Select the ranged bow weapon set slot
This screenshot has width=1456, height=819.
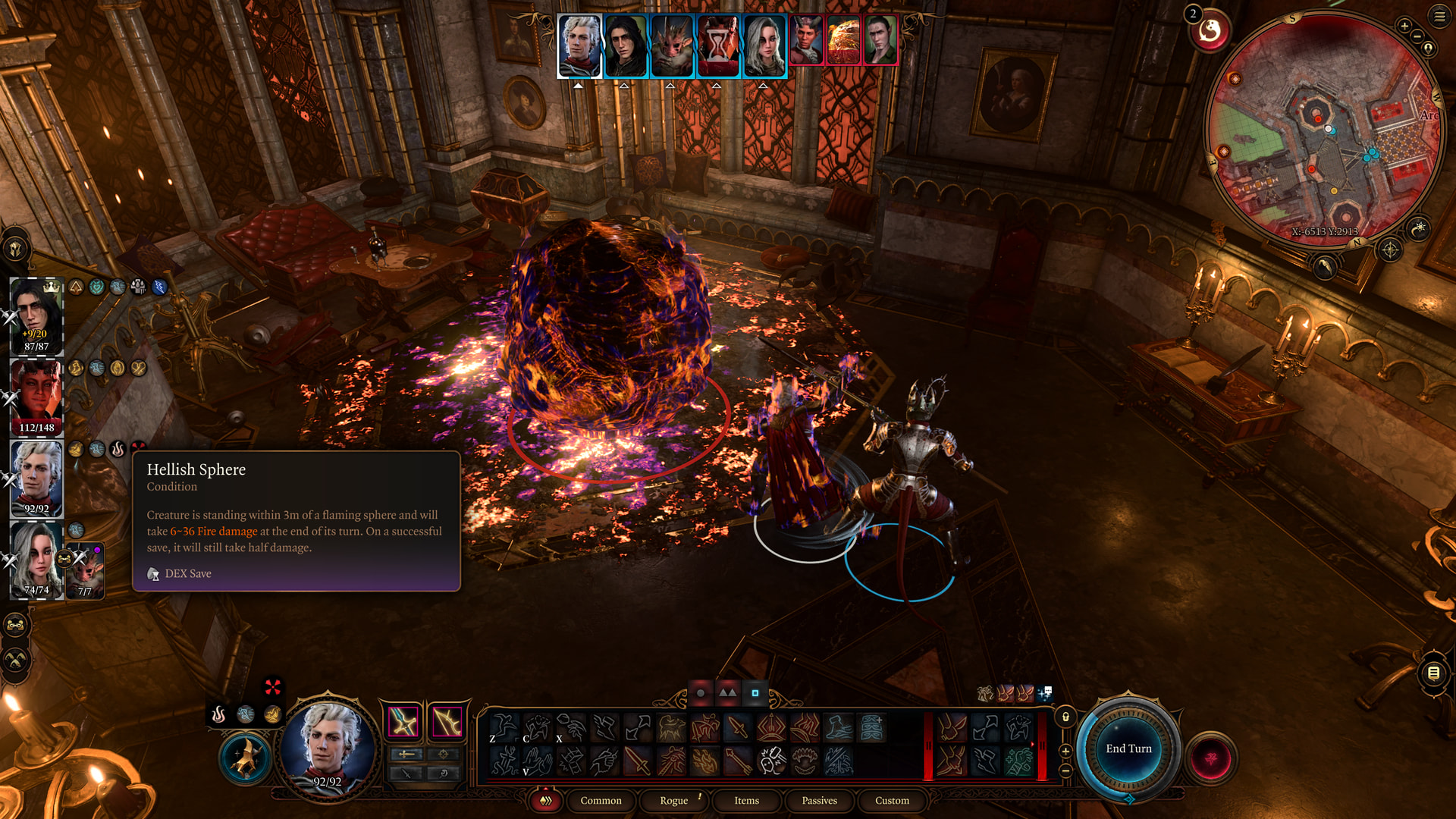tap(447, 721)
